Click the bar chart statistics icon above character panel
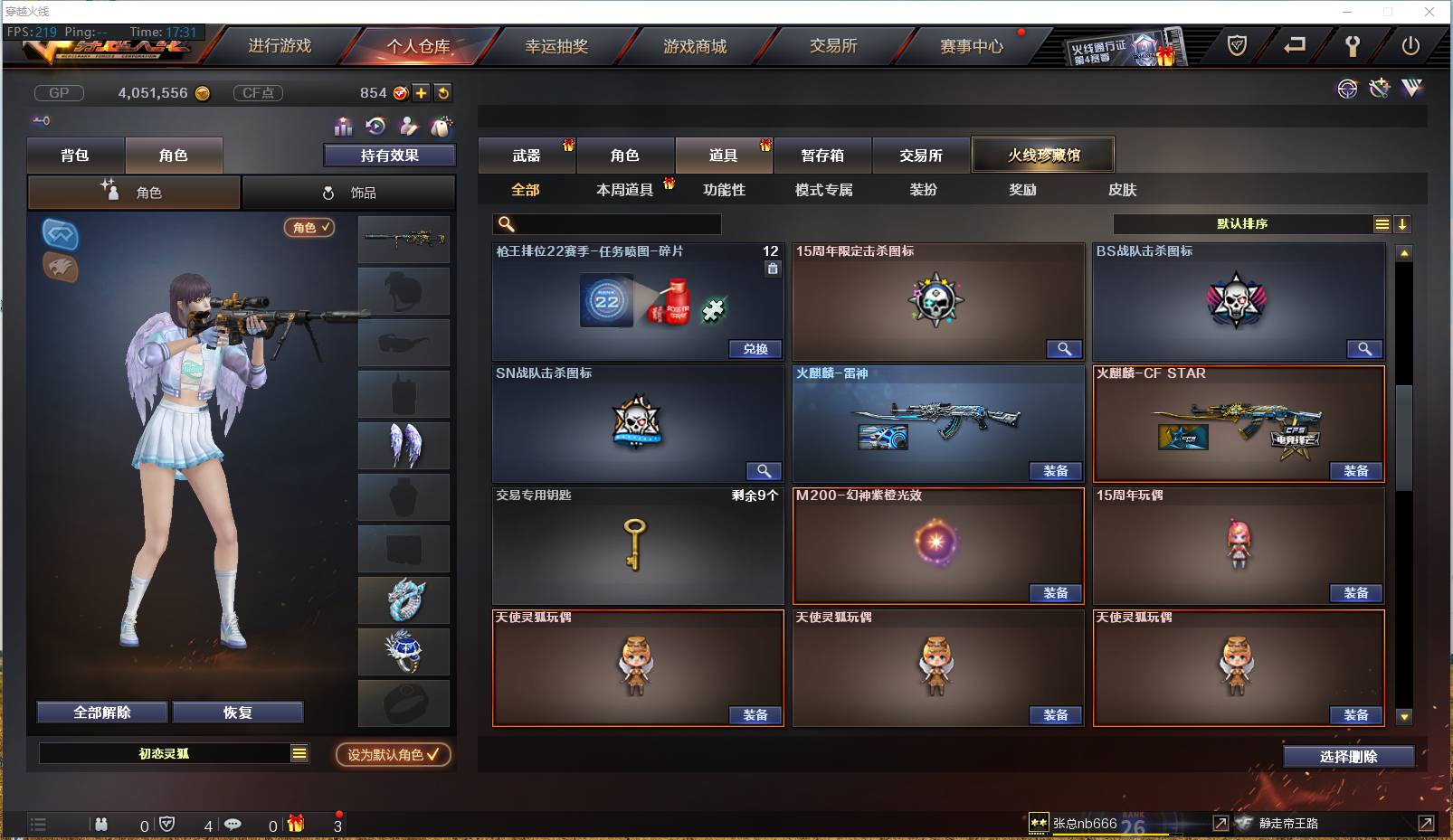Image resolution: width=1453 pixels, height=840 pixels. (x=341, y=127)
